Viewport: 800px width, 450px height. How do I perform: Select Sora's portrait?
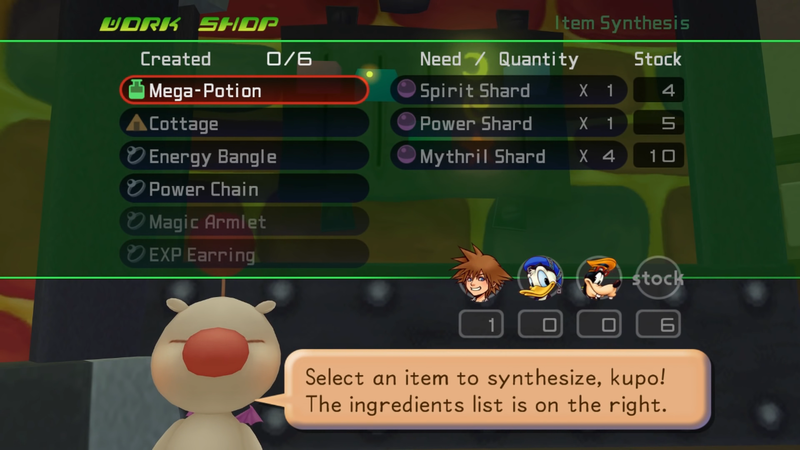[481, 274]
